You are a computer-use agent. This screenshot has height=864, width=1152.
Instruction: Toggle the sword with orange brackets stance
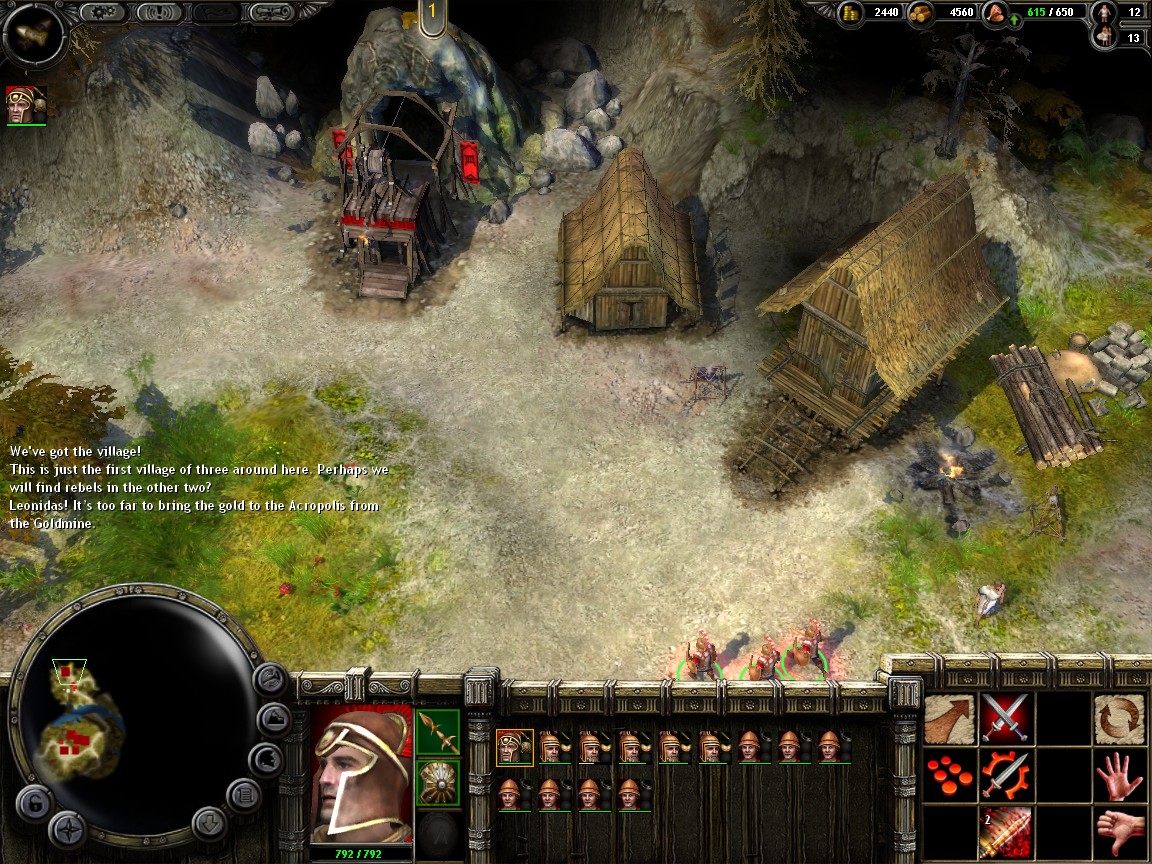click(x=1005, y=775)
